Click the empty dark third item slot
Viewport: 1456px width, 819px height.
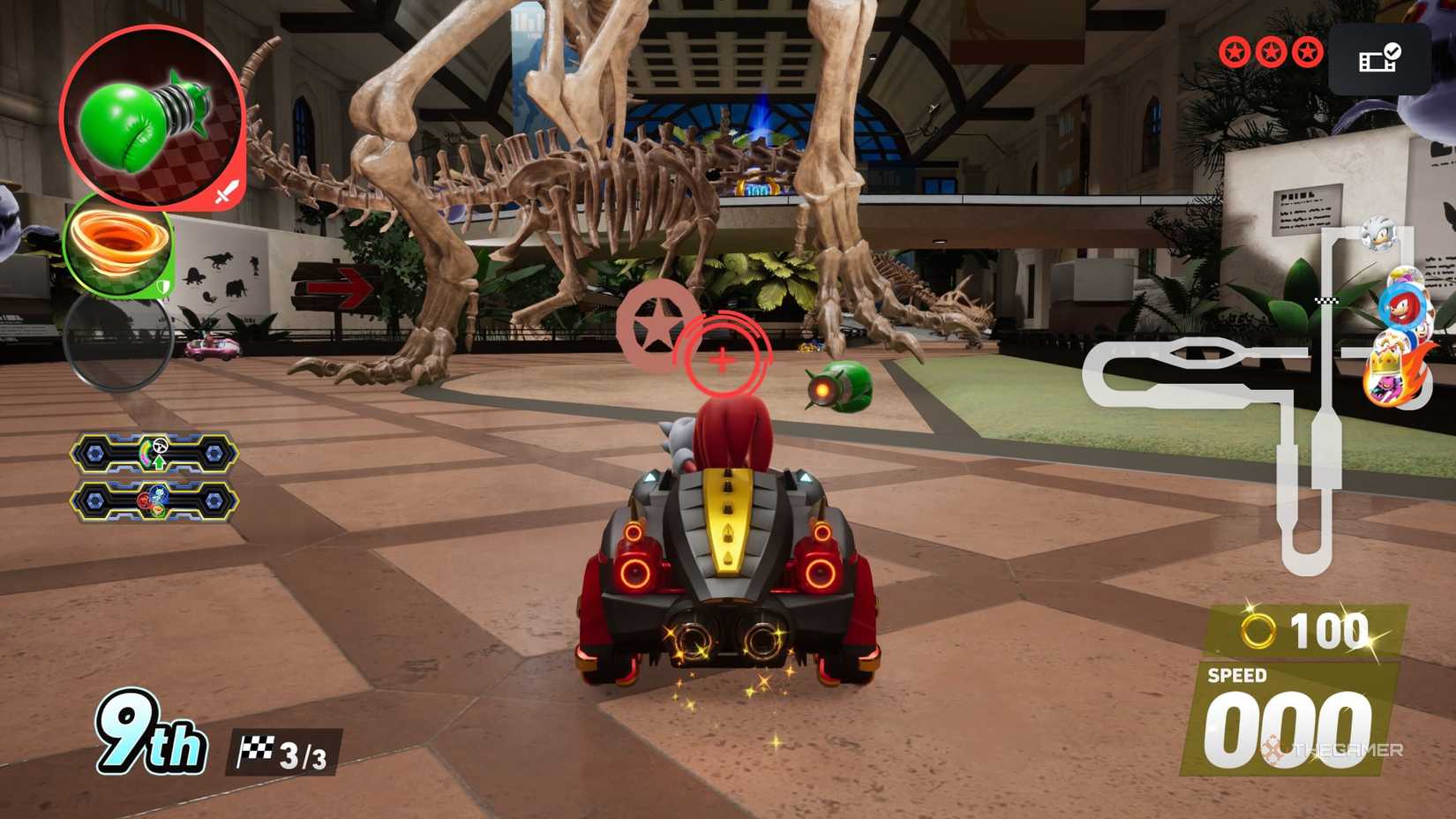pos(117,342)
